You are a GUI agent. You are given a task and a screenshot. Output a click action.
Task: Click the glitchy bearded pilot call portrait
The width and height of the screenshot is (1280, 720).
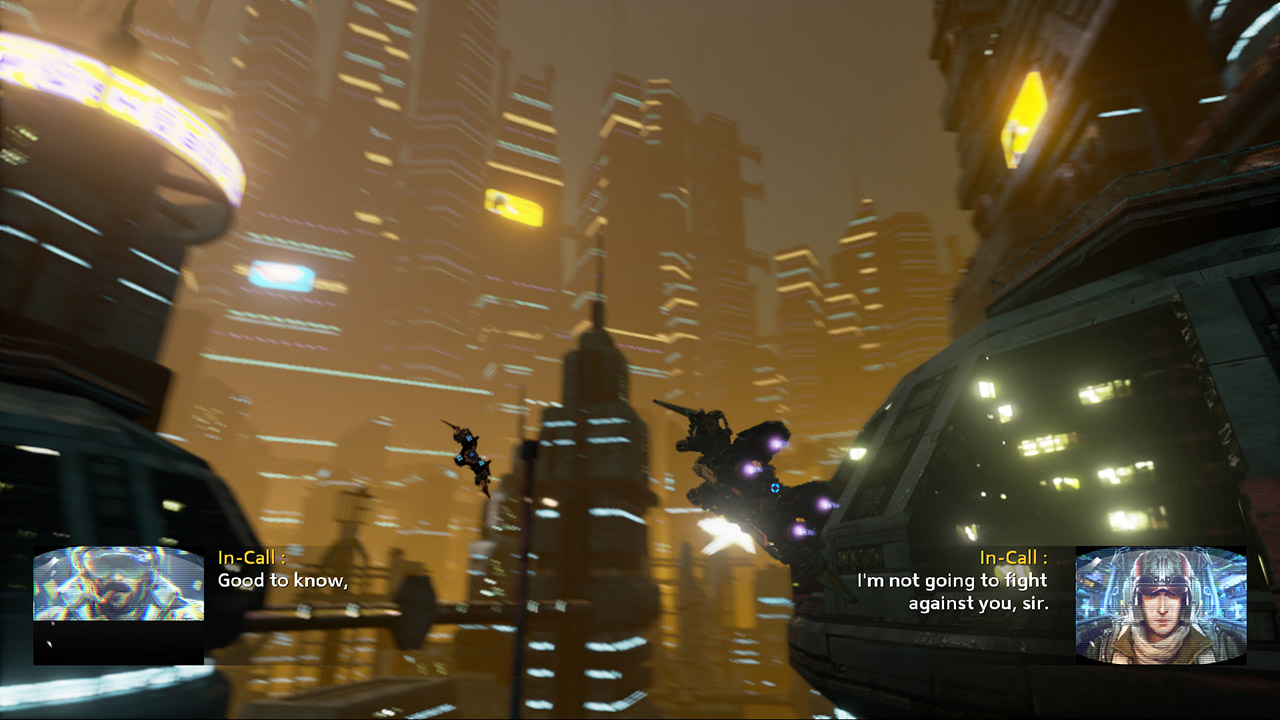pos(119,584)
